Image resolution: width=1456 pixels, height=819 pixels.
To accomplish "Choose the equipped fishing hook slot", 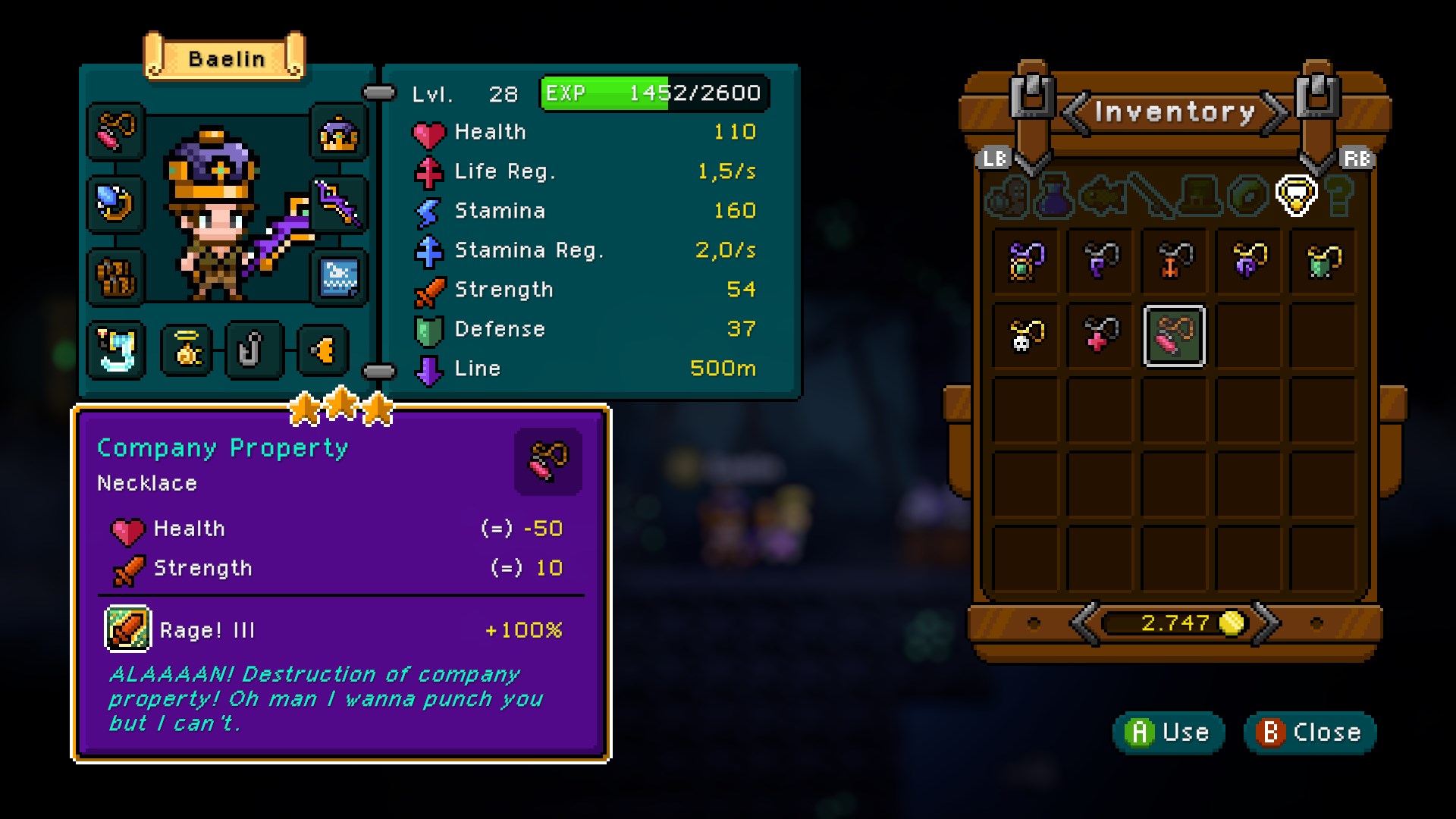I will coord(253,350).
